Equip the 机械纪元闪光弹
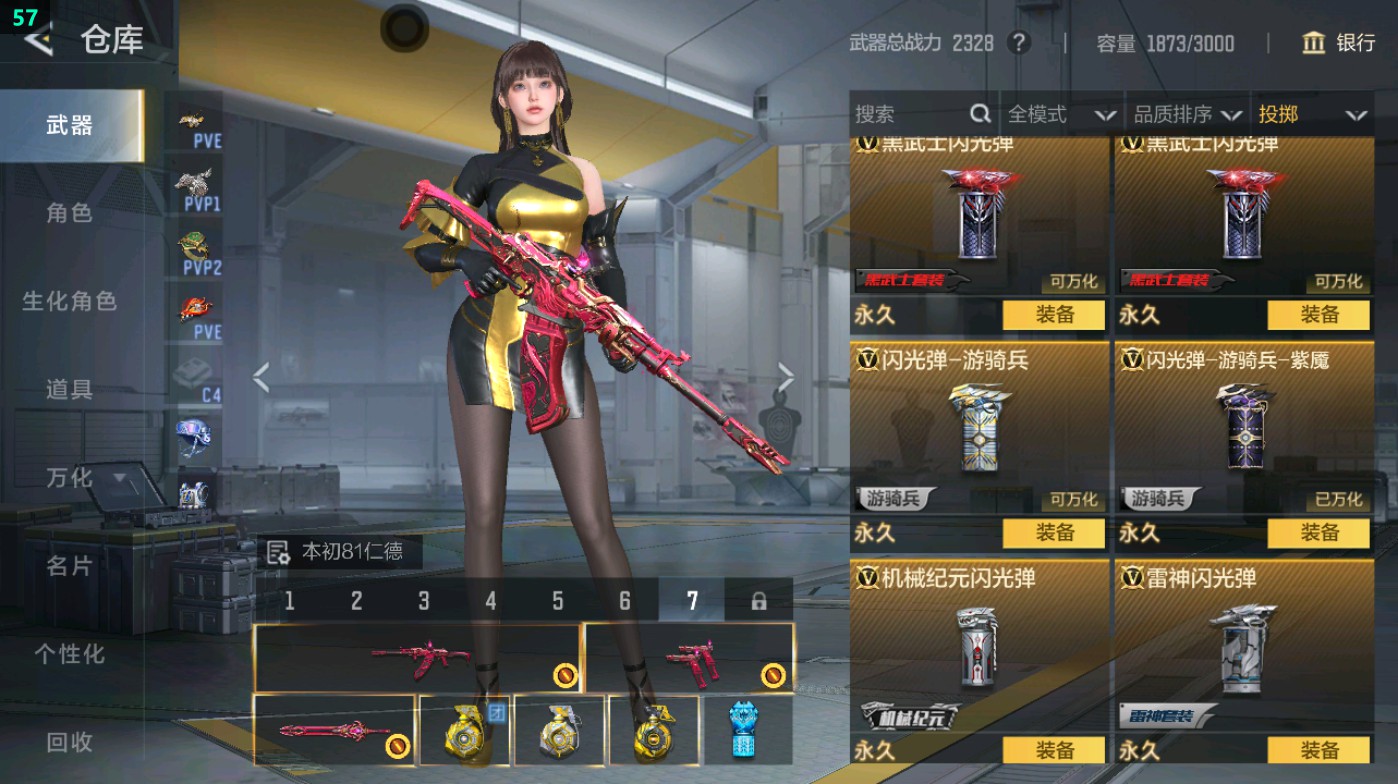The height and width of the screenshot is (784, 1398). (1054, 750)
